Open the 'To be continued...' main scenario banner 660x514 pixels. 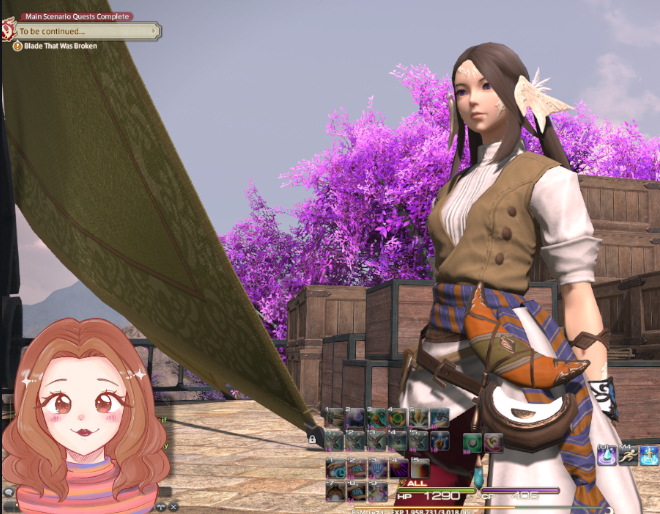coord(85,31)
